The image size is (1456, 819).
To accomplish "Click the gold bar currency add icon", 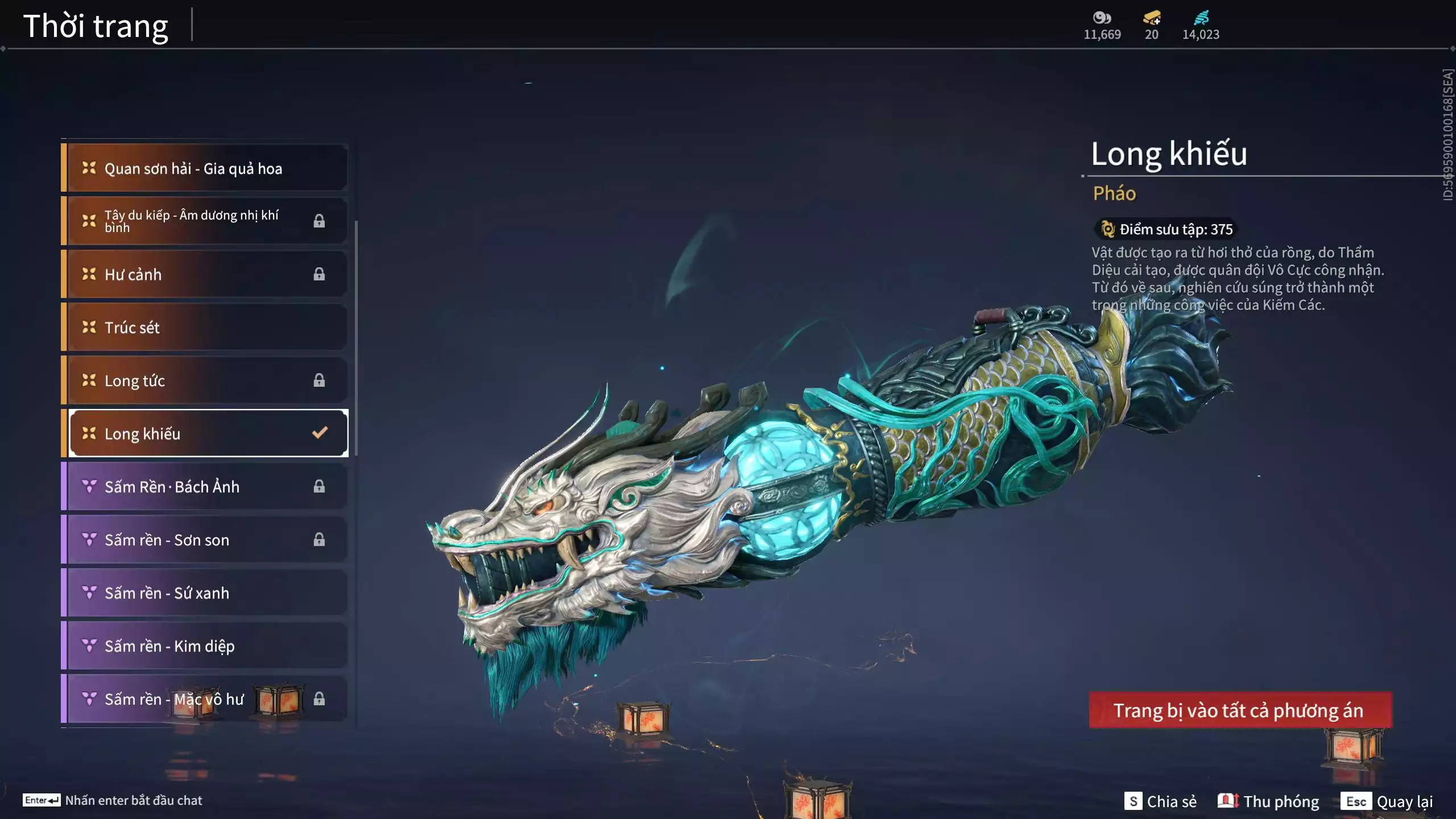I will coord(1152,18).
